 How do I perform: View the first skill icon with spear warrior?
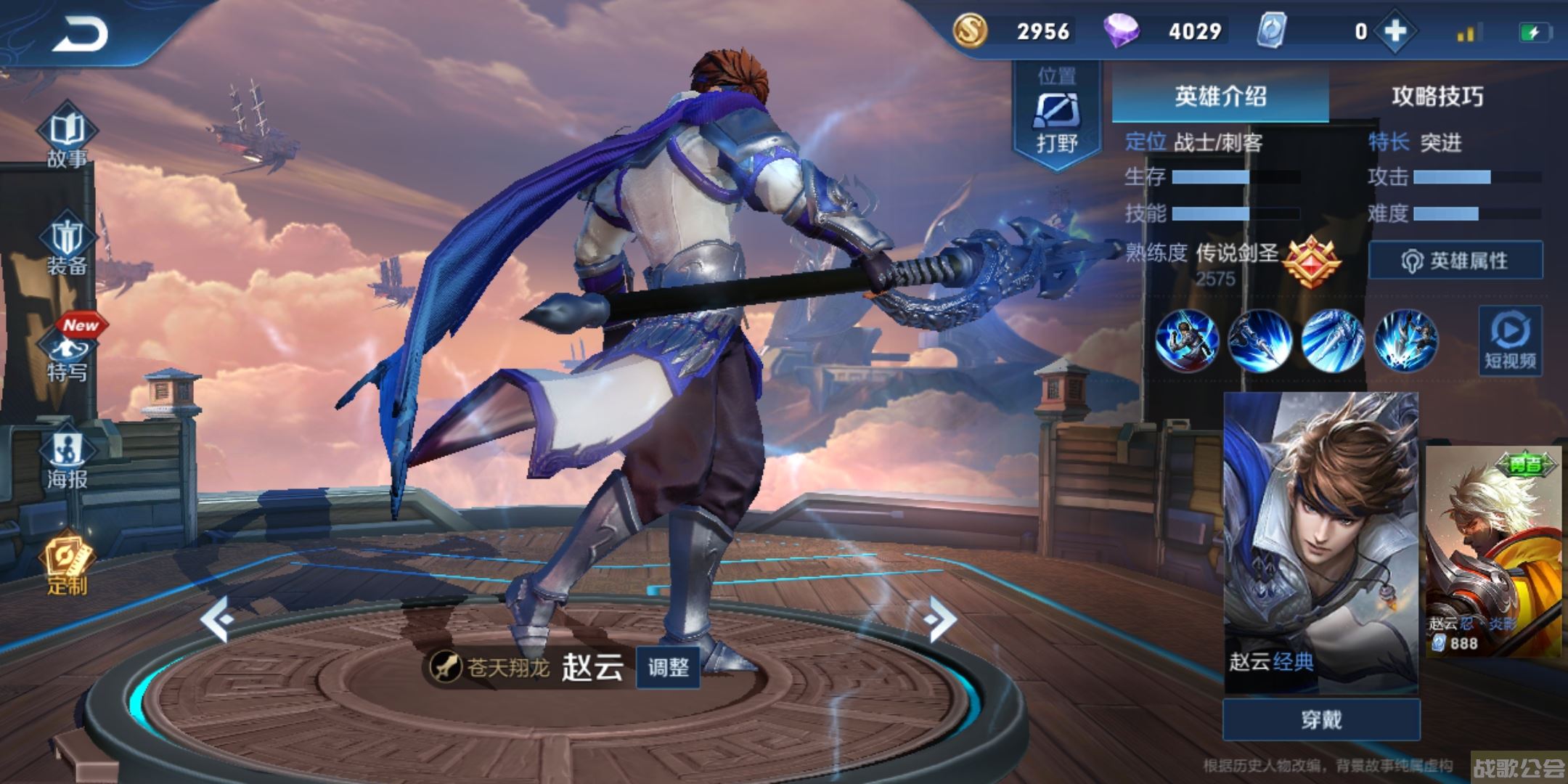(1186, 340)
